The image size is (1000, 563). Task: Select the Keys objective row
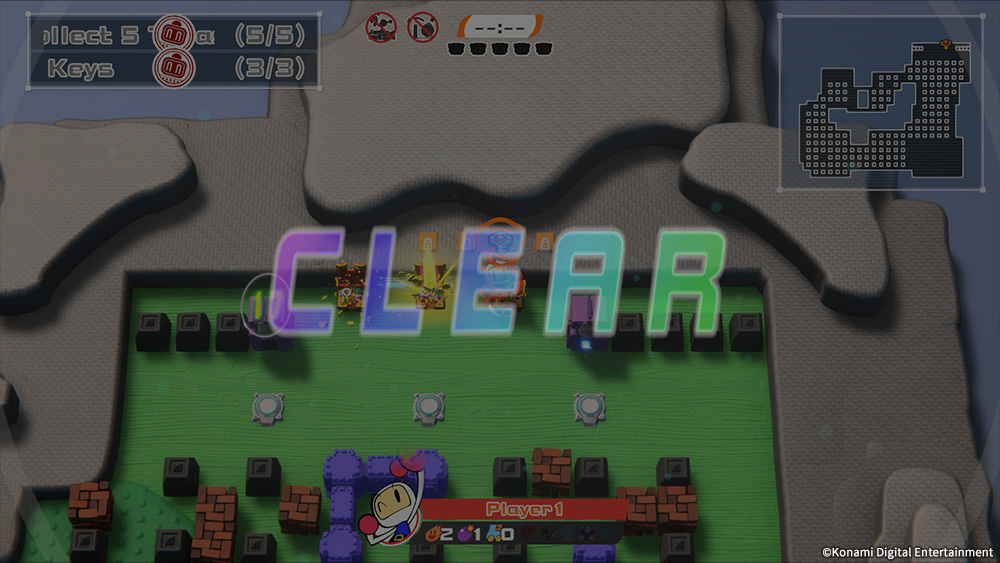[x=172, y=69]
